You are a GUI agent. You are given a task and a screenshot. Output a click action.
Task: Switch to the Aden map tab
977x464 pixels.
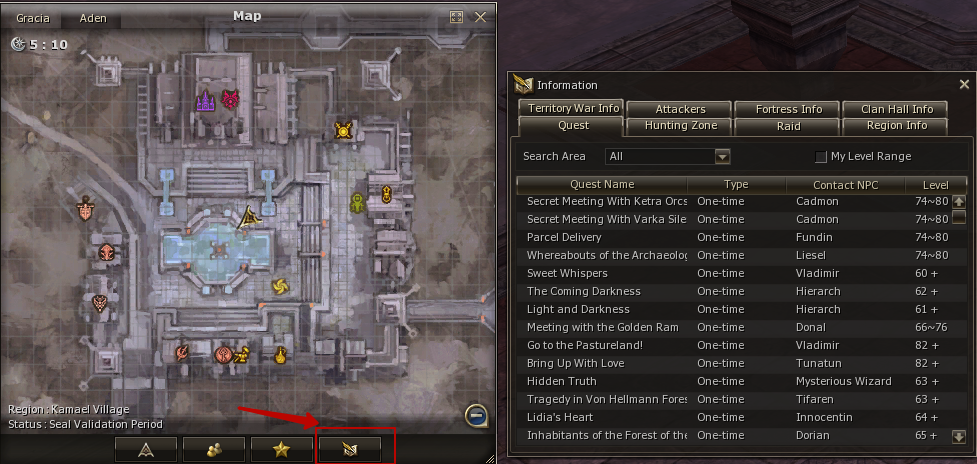(93, 19)
